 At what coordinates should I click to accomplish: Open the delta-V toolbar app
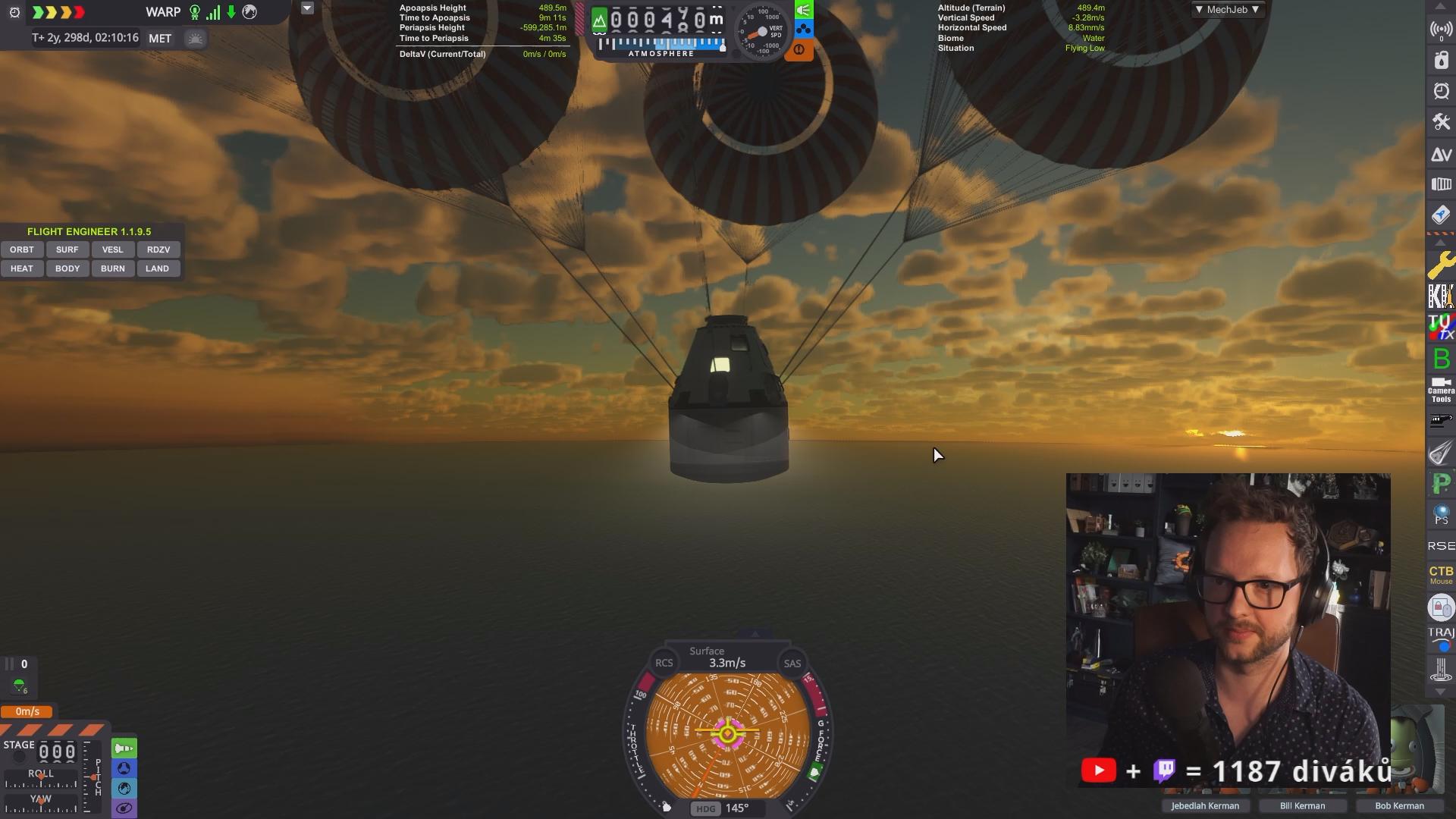pyautogui.click(x=1441, y=155)
